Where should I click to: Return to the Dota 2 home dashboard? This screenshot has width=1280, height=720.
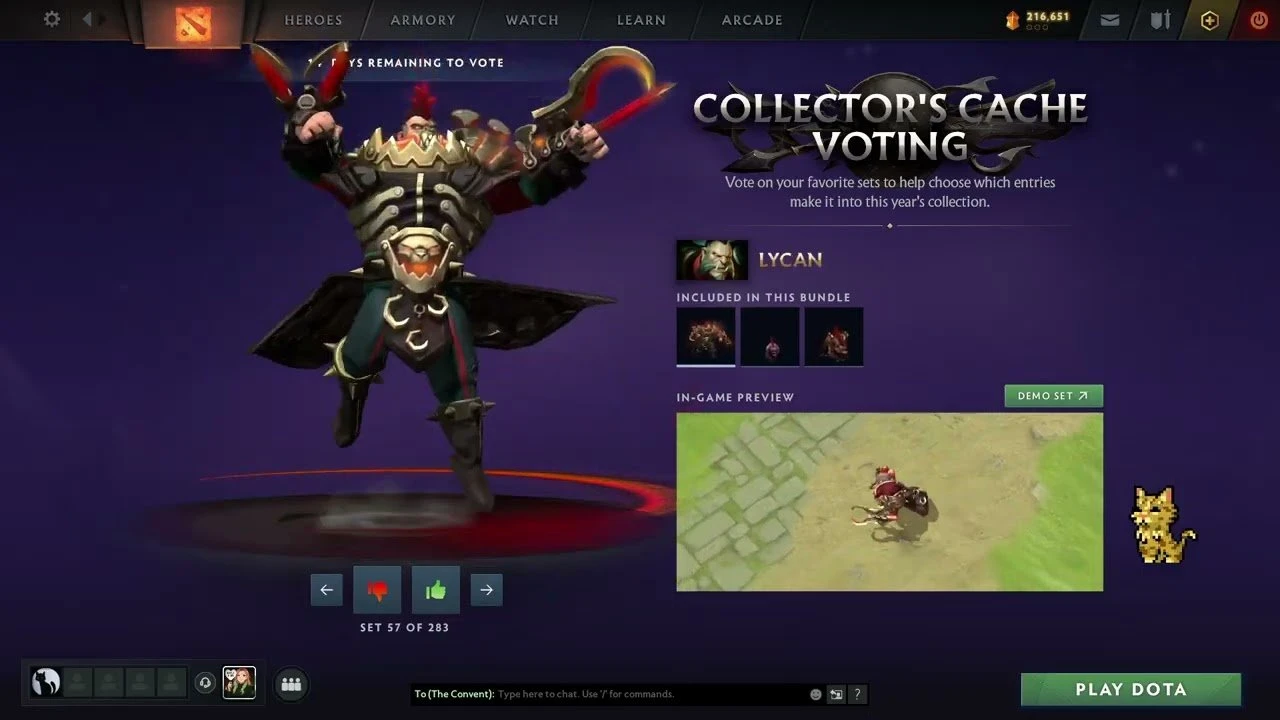click(x=193, y=23)
